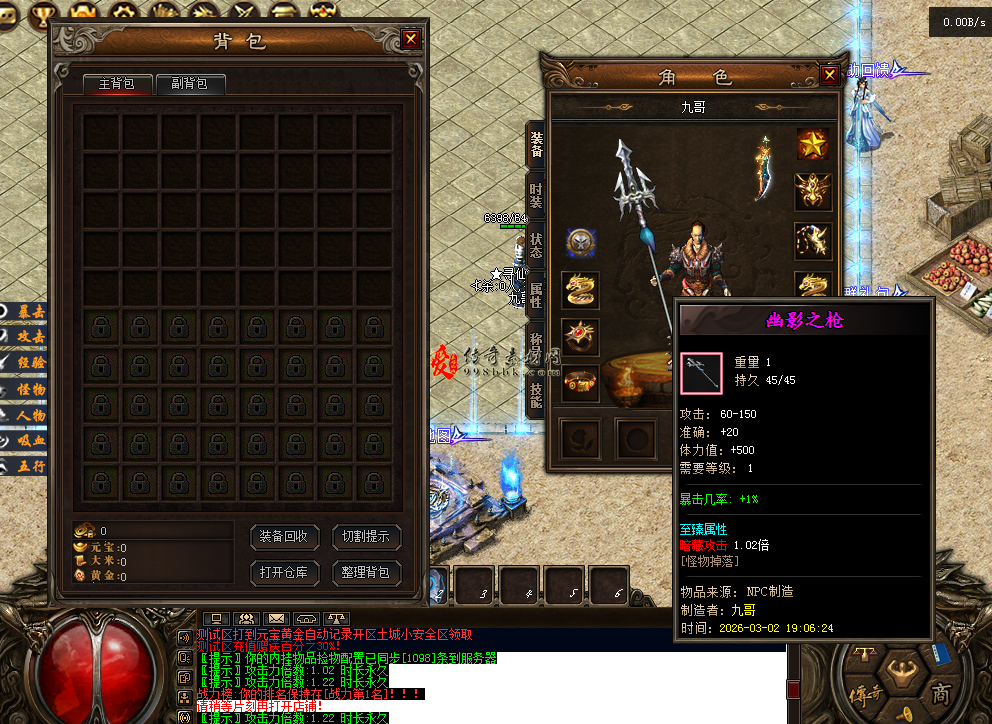Viewport: 992px width, 724px height.
Task: Open the 时装 costume tab
Action: [x=536, y=195]
